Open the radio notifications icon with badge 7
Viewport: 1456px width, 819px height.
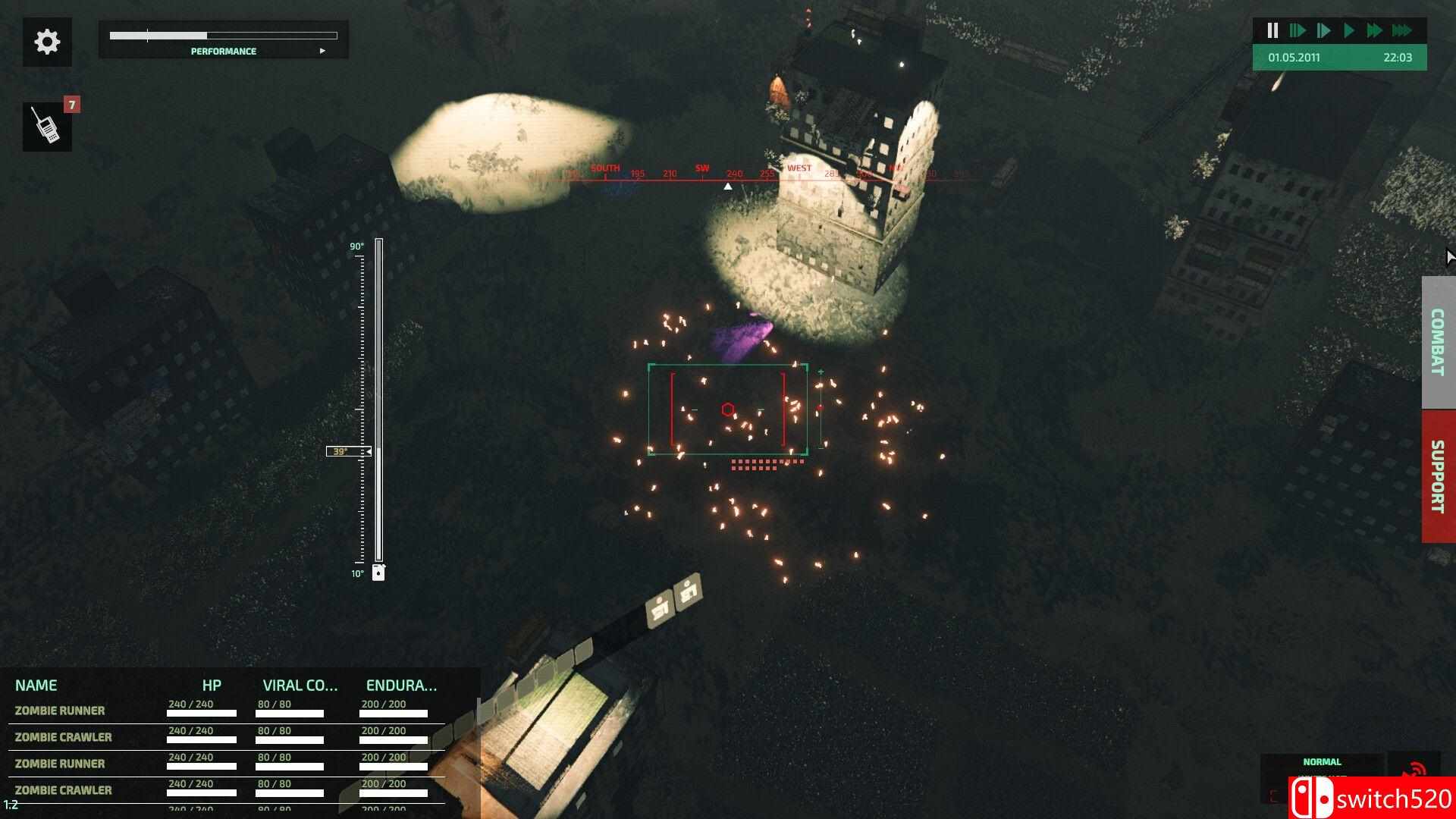click(47, 126)
